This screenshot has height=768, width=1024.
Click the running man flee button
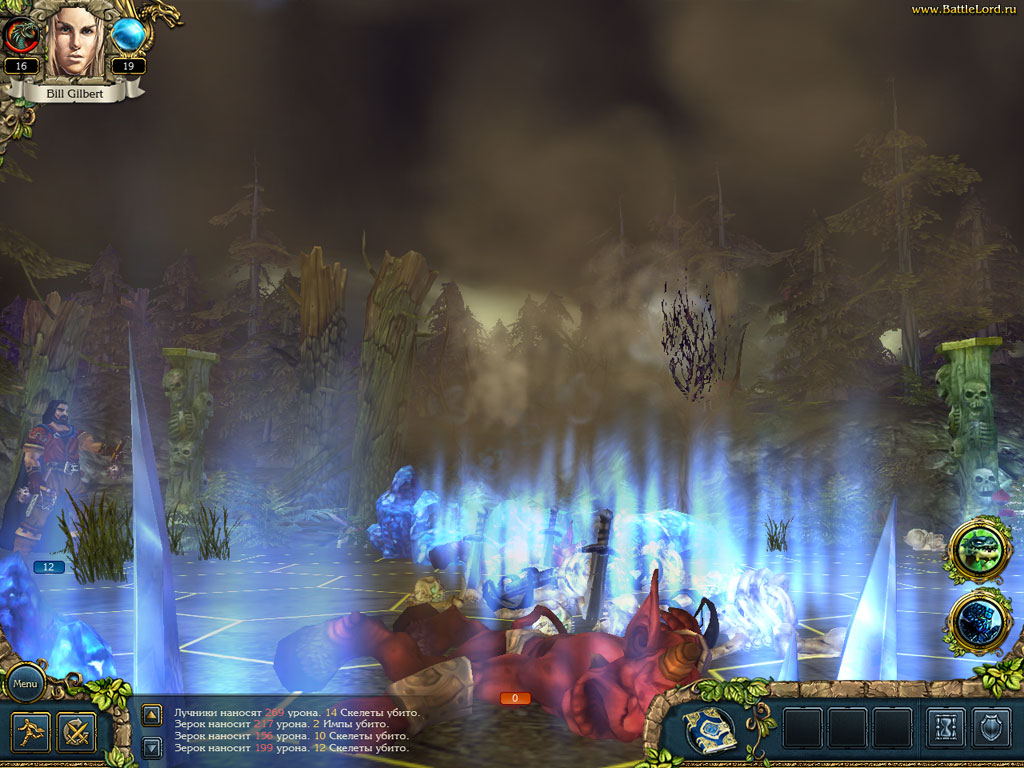click(29, 732)
